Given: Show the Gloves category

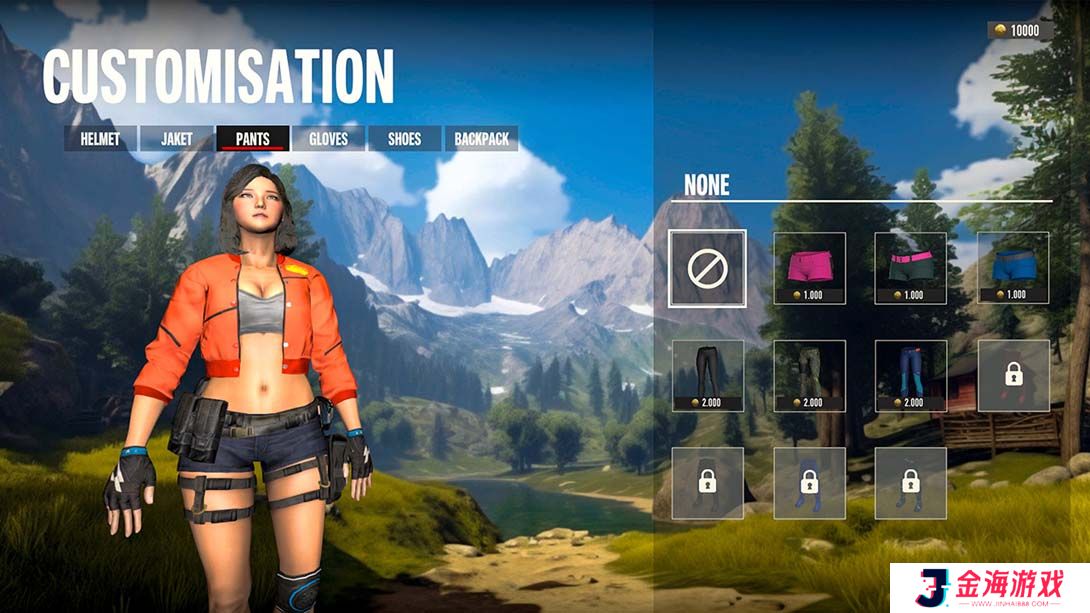Looking at the screenshot, I should pos(328,139).
